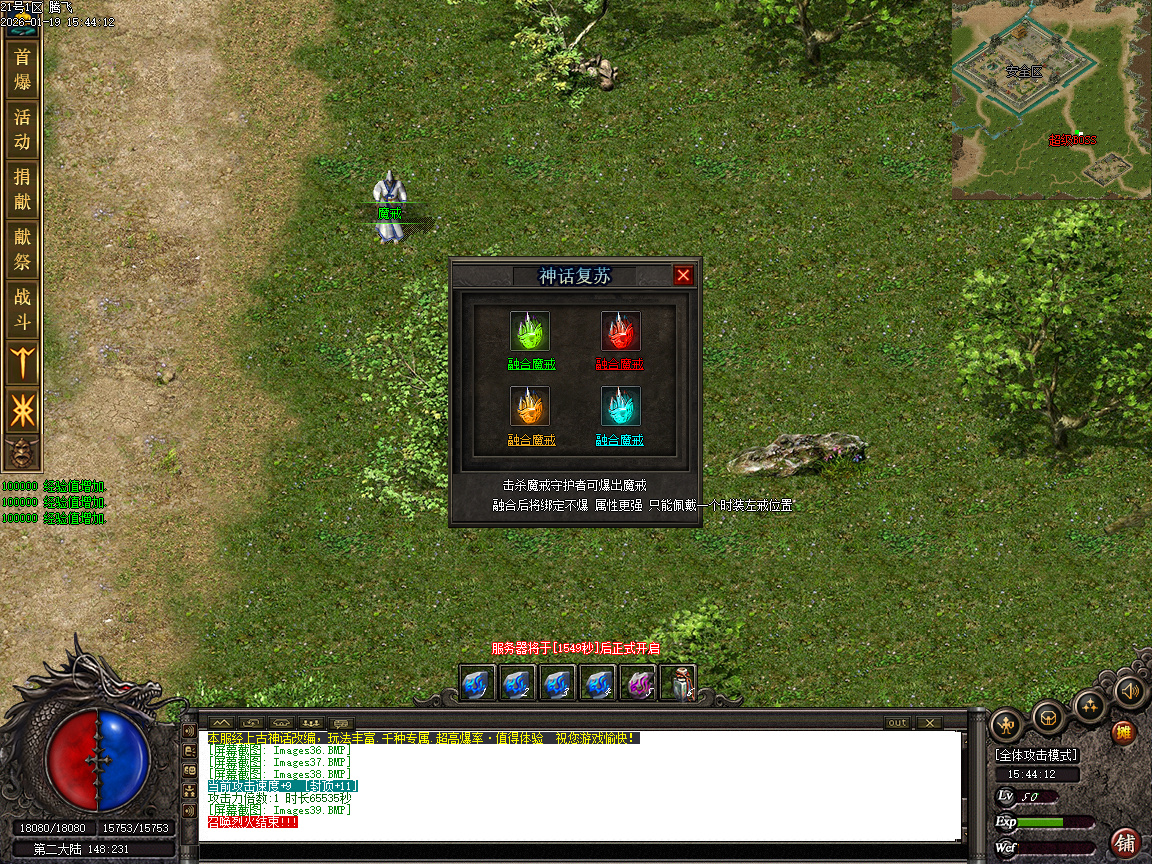This screenshot has width=1152, height=864.
Task: Click the red 摊 stall button
Action: (1125, 732)
